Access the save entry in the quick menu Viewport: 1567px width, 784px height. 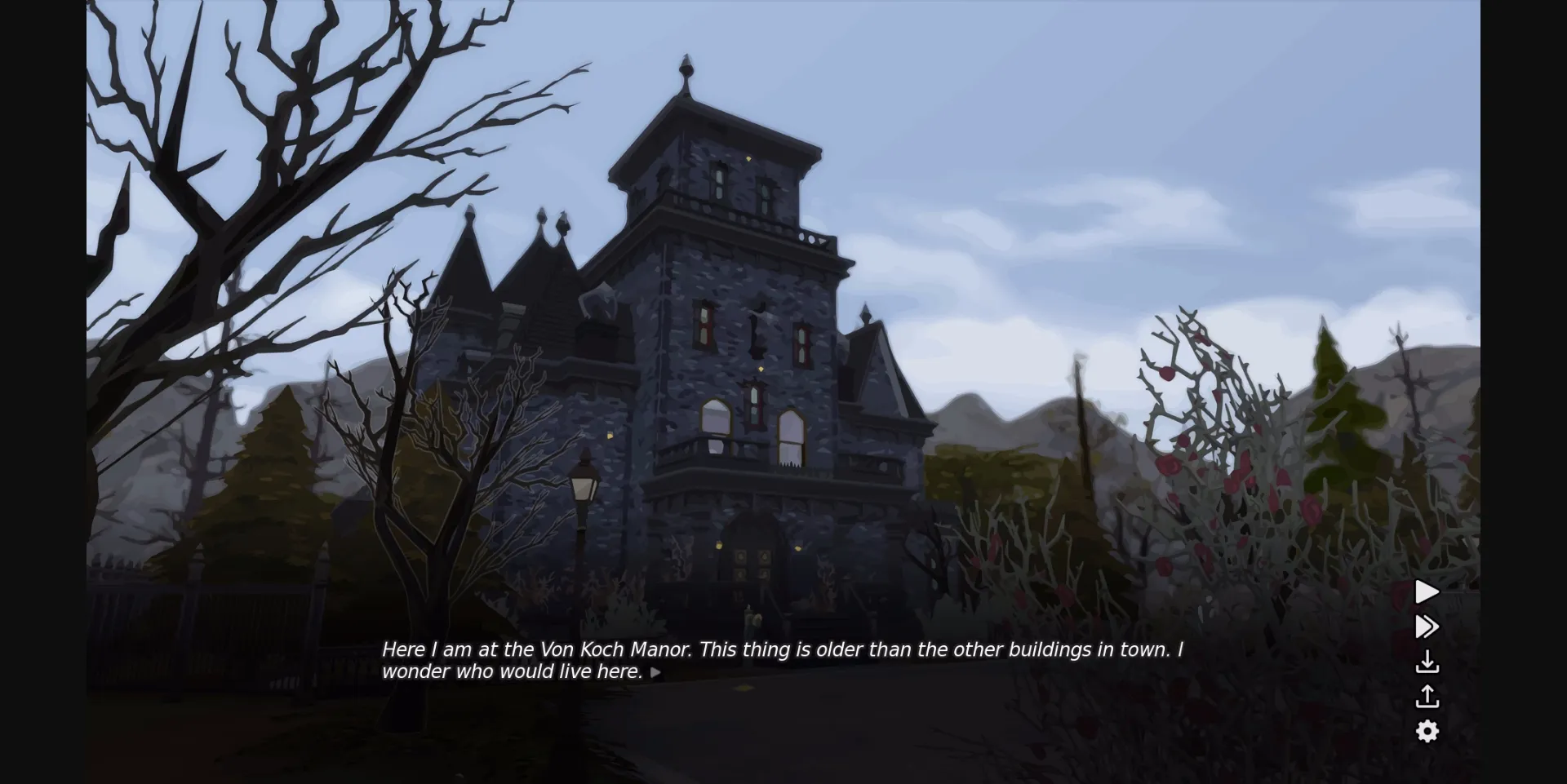(1427, 662)
